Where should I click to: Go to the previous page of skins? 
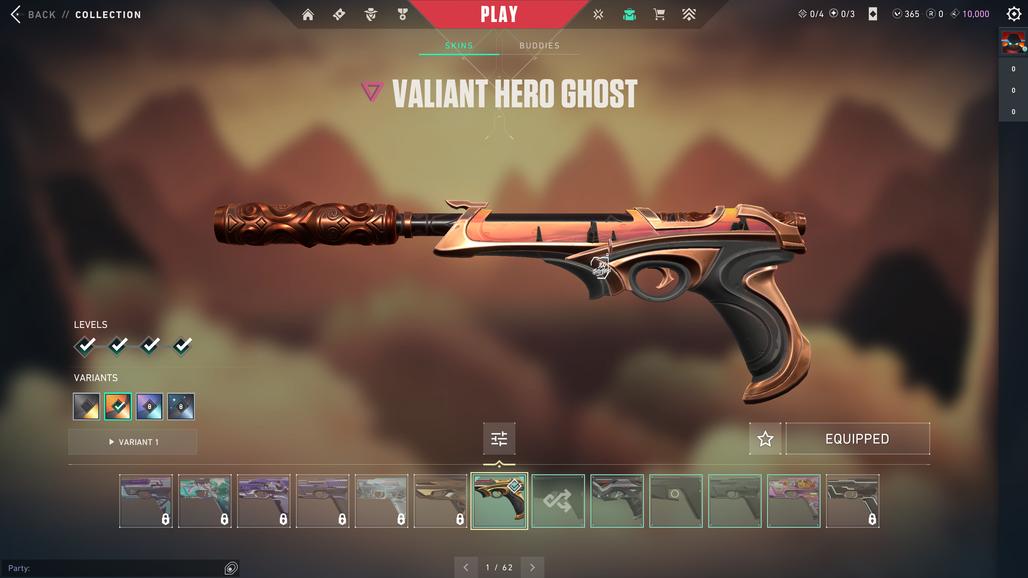pos(466,567)
